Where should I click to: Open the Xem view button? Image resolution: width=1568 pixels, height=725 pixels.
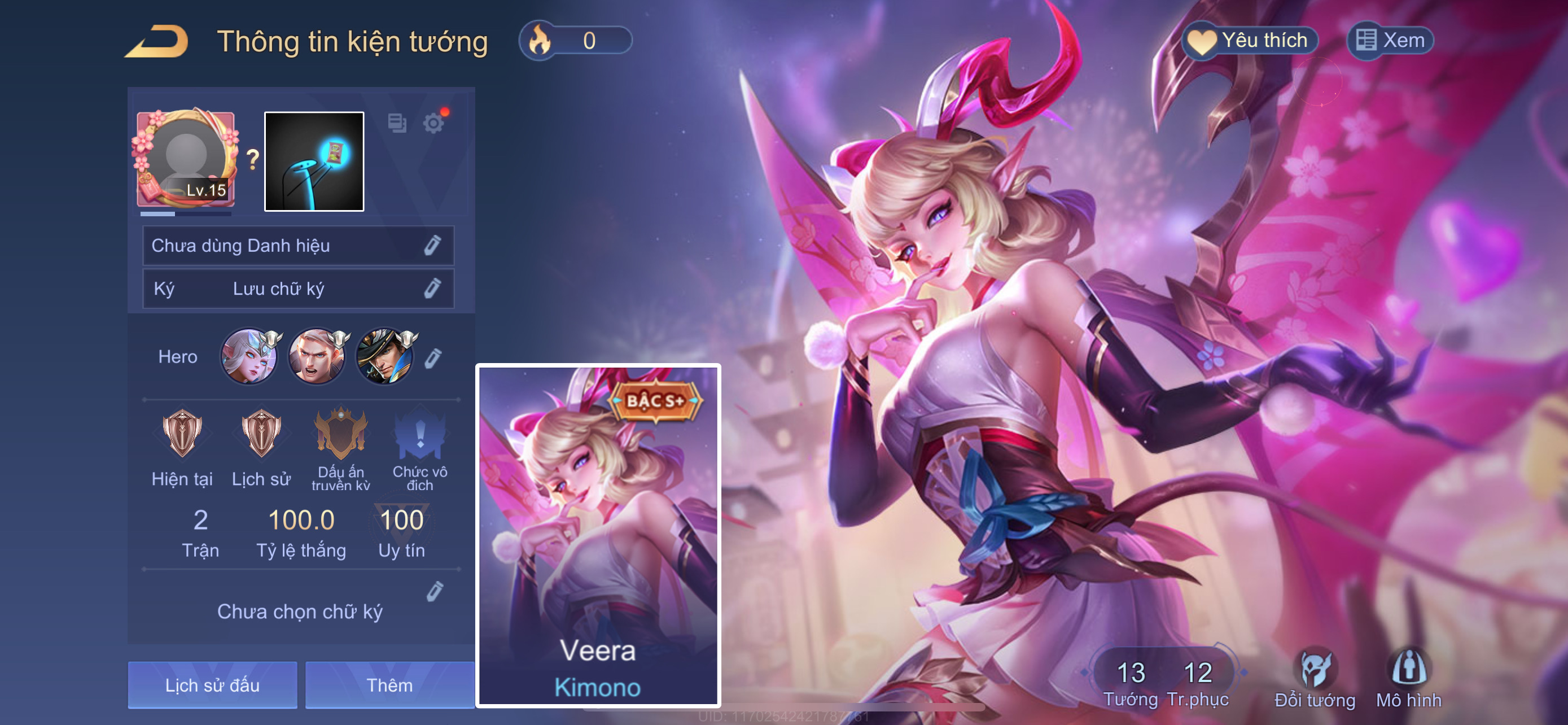pyautogui.click(x=1390, y=41)
